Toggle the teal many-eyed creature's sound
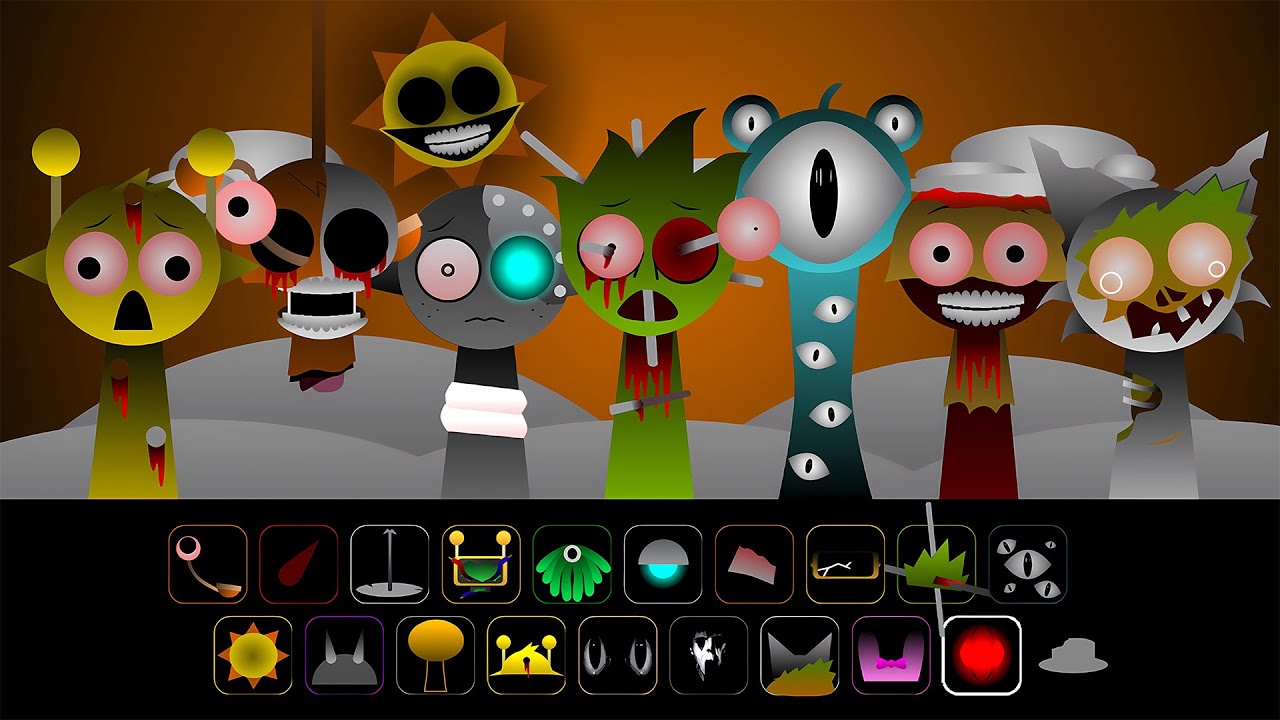The image size is (1280, 720). click(820, 190)
